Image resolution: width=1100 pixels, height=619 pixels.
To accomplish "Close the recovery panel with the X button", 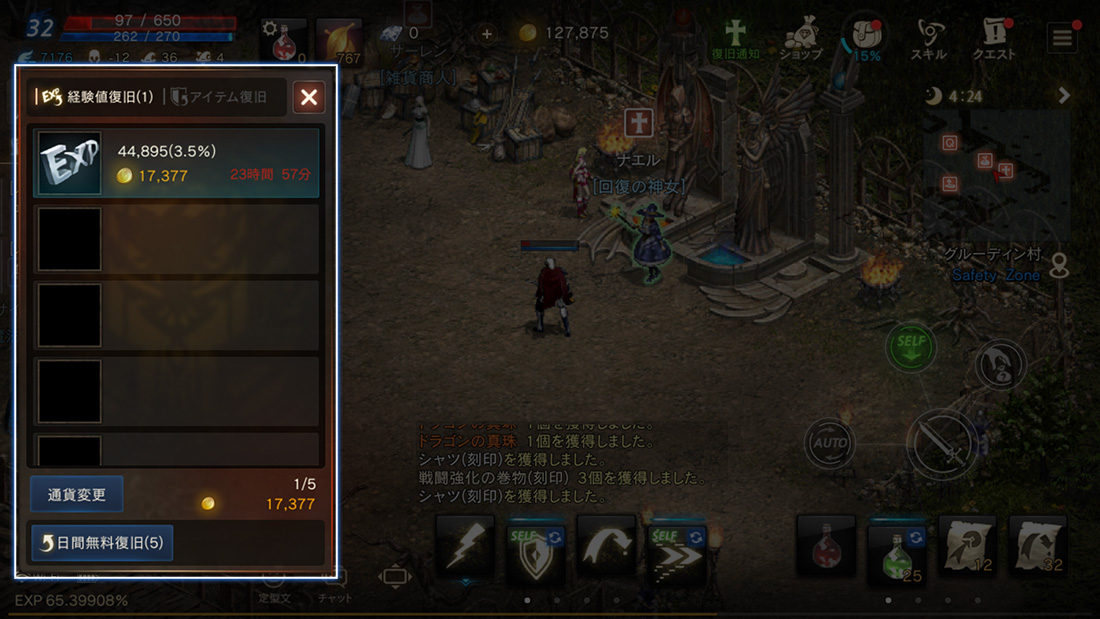I will (x=309, y=97).
